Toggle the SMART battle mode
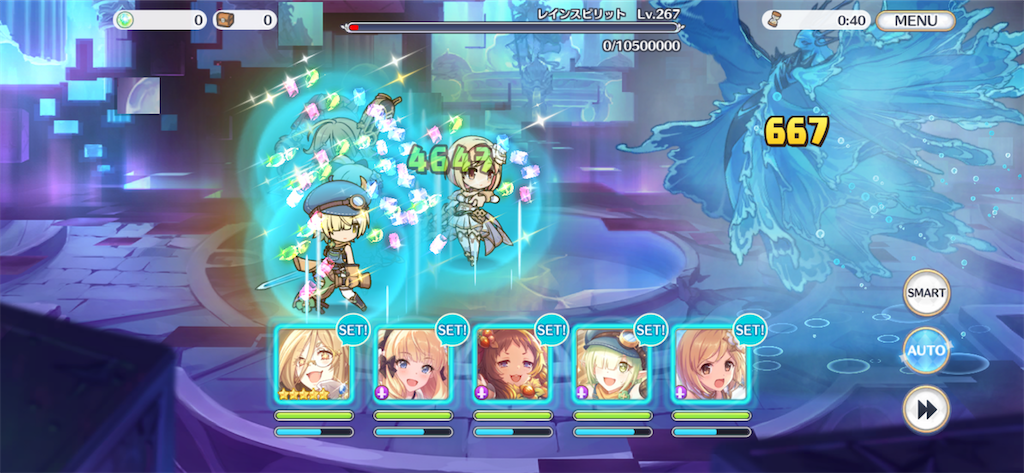Screen dimensions: 1024x473 coord(926,292)
